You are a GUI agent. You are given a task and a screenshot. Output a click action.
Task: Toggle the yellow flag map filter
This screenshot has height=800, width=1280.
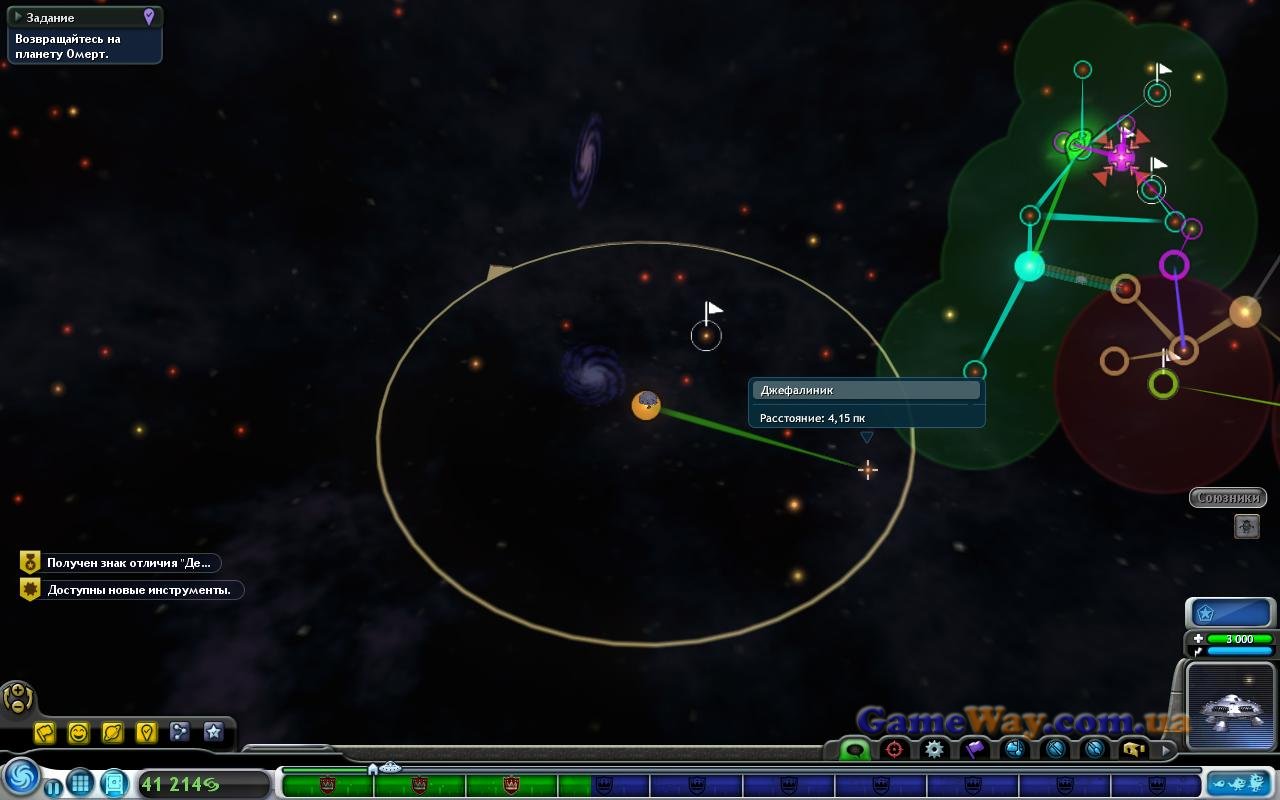pos(45,733)
